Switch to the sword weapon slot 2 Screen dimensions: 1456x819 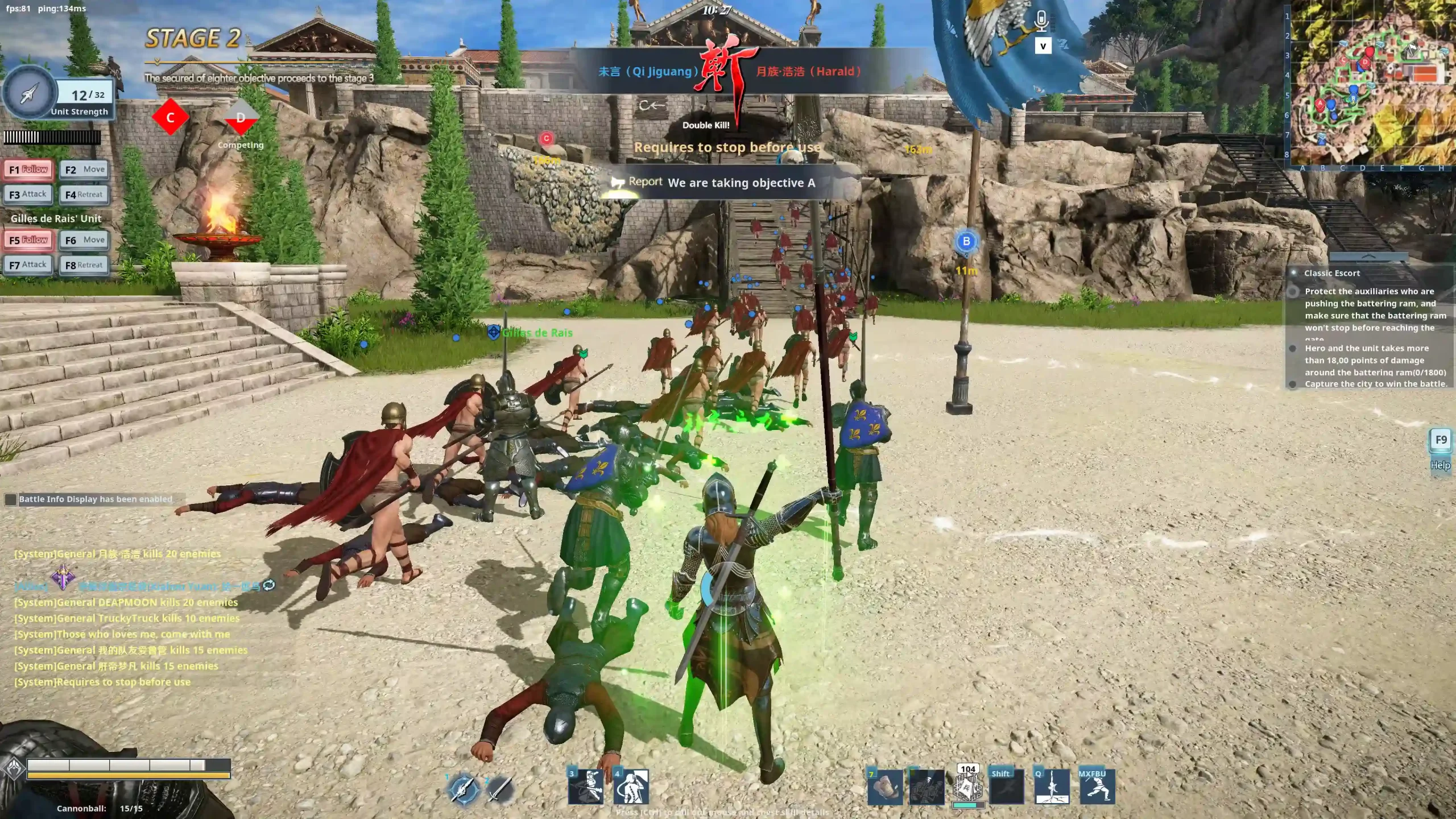(499, 789)
